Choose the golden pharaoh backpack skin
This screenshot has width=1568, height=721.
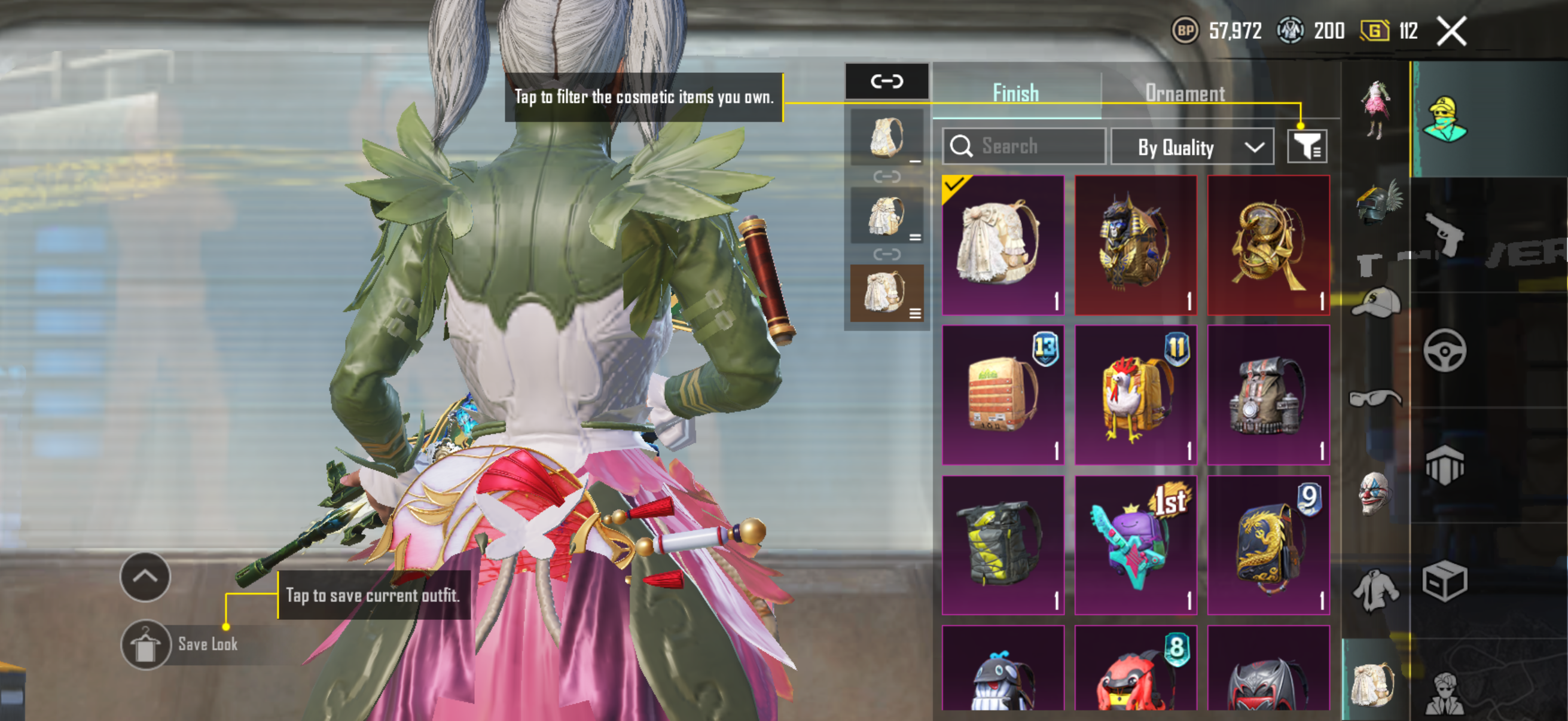(x=1135, y=245)
